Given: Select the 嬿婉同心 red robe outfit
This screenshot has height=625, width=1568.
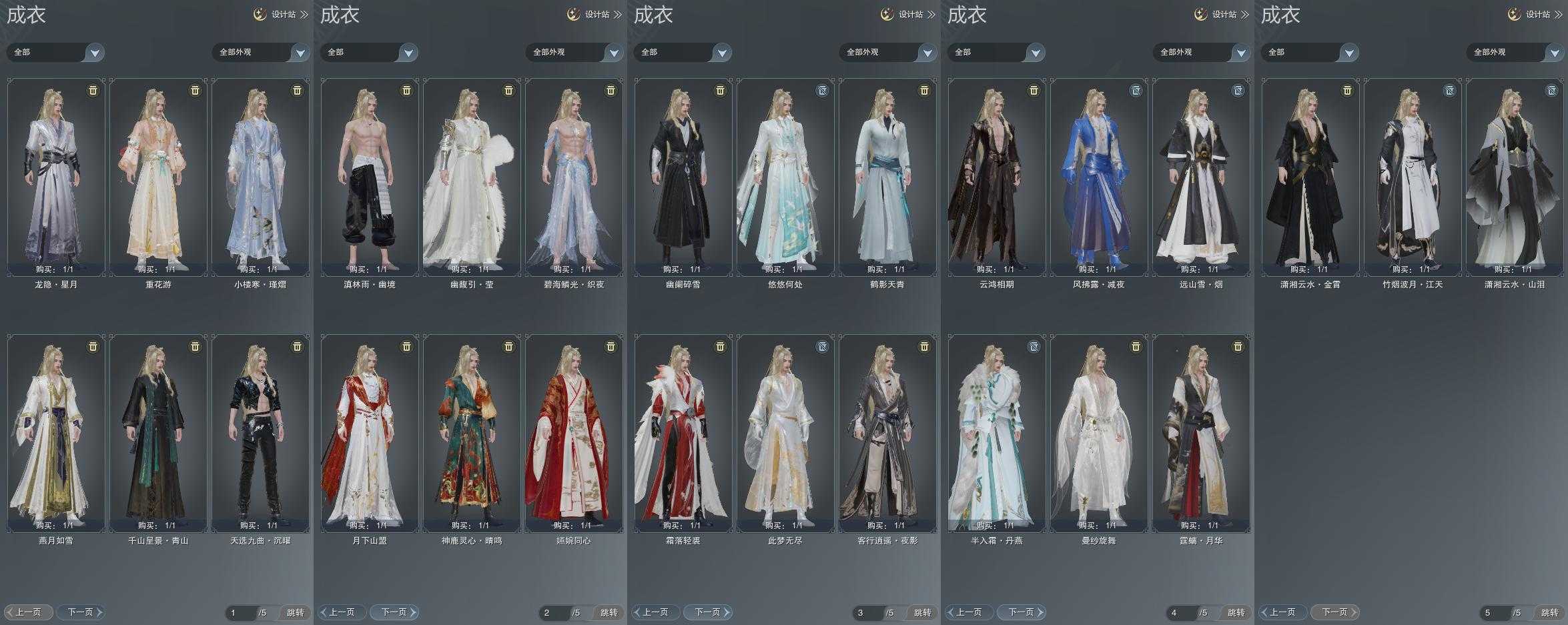Looking at the screenshot, I should click(574, 434).
